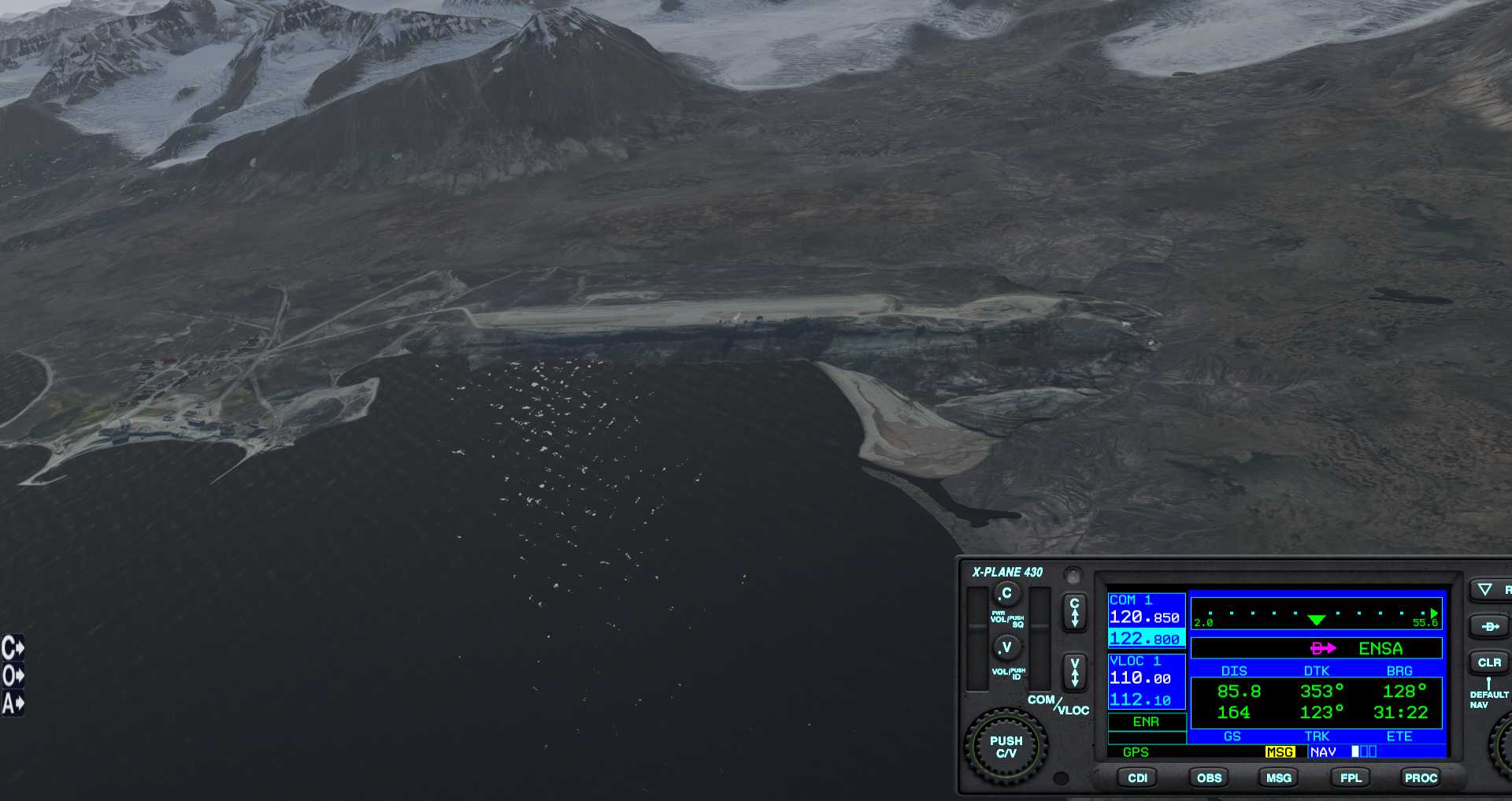
Task: Flip COM frequencies with the C swap button
Action: click(x=1074, y=612)
